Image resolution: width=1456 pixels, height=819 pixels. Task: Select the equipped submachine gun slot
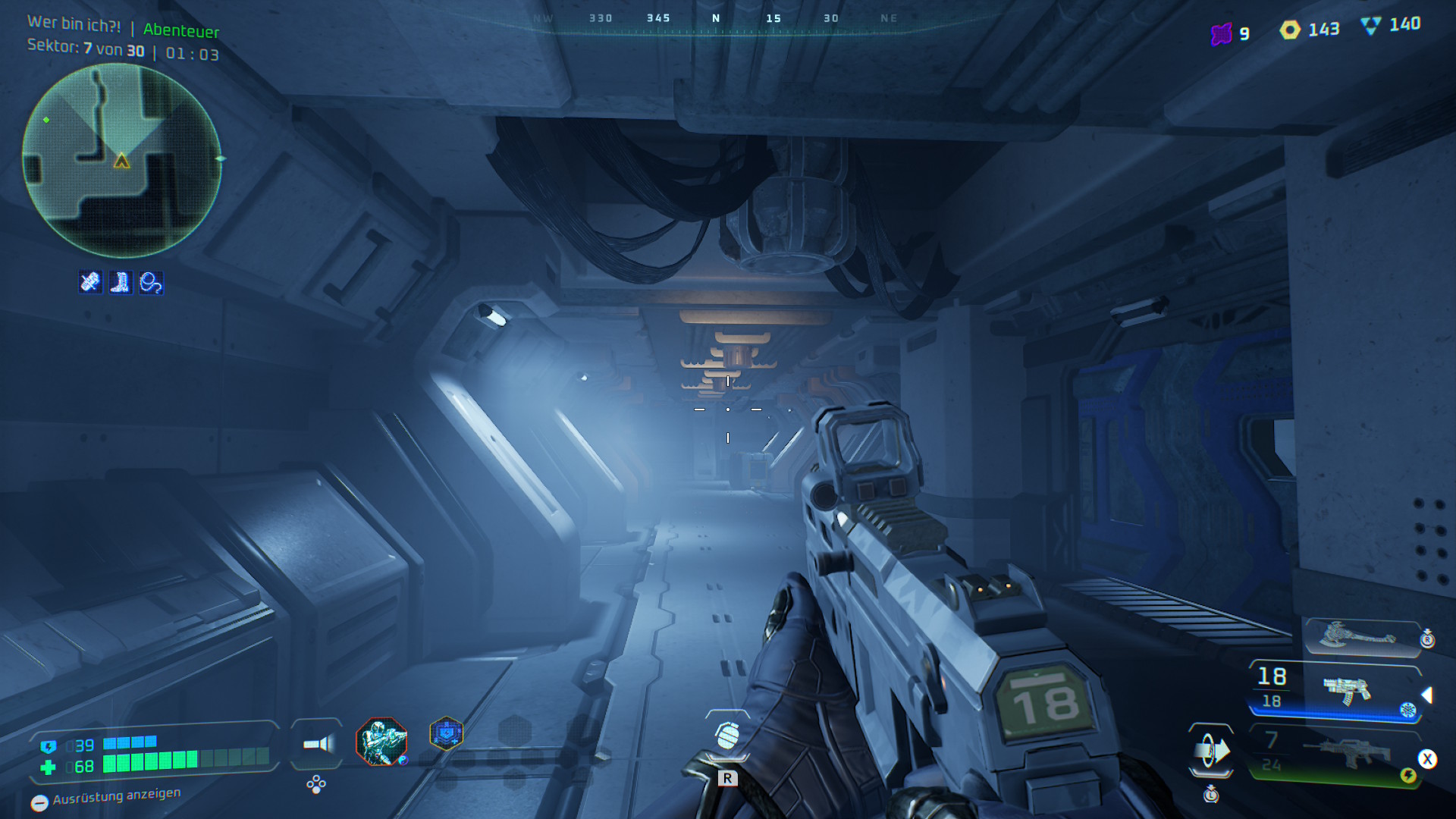[1347, 689]
